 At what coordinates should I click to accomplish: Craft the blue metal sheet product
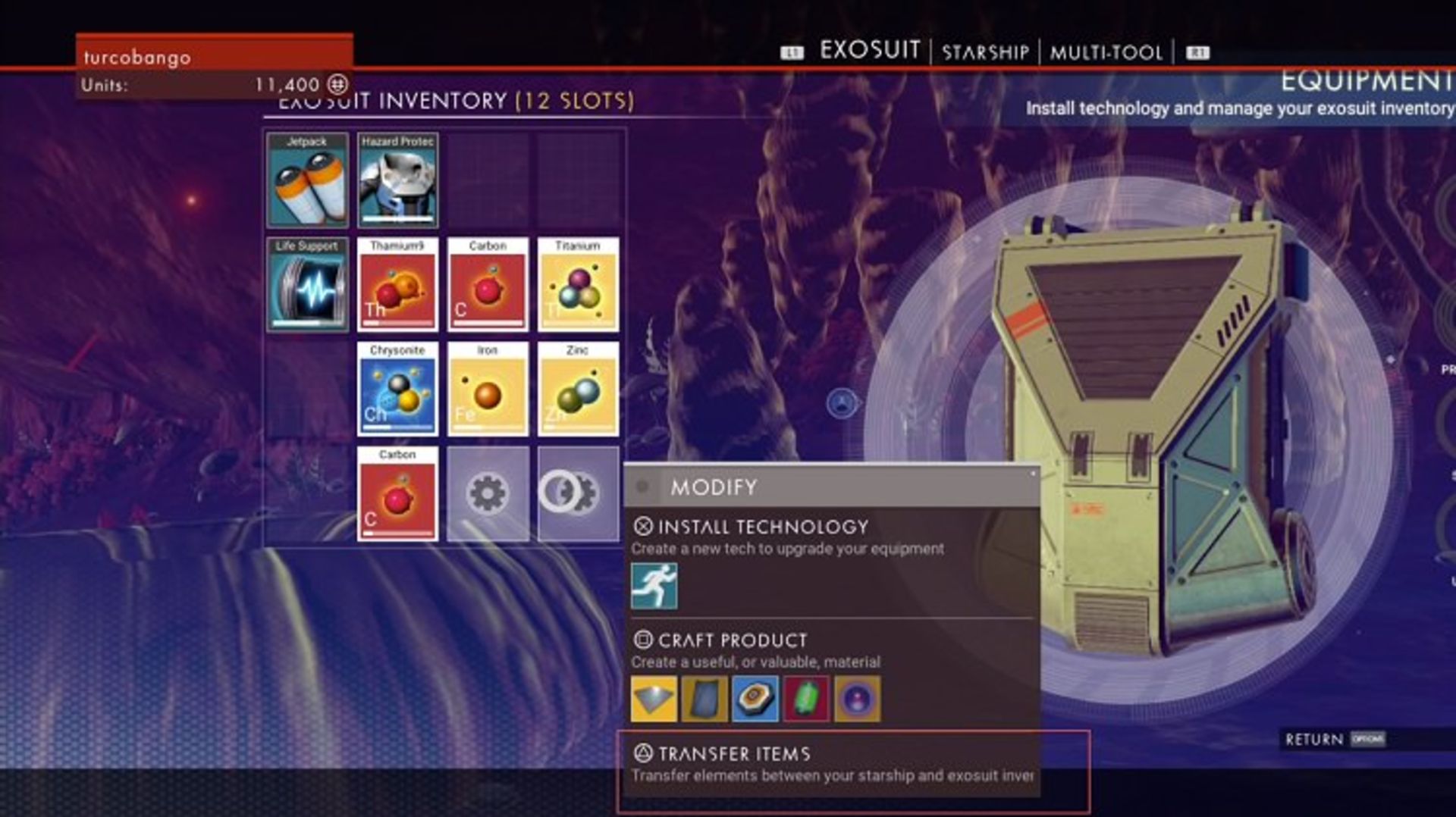coord(704,699)
